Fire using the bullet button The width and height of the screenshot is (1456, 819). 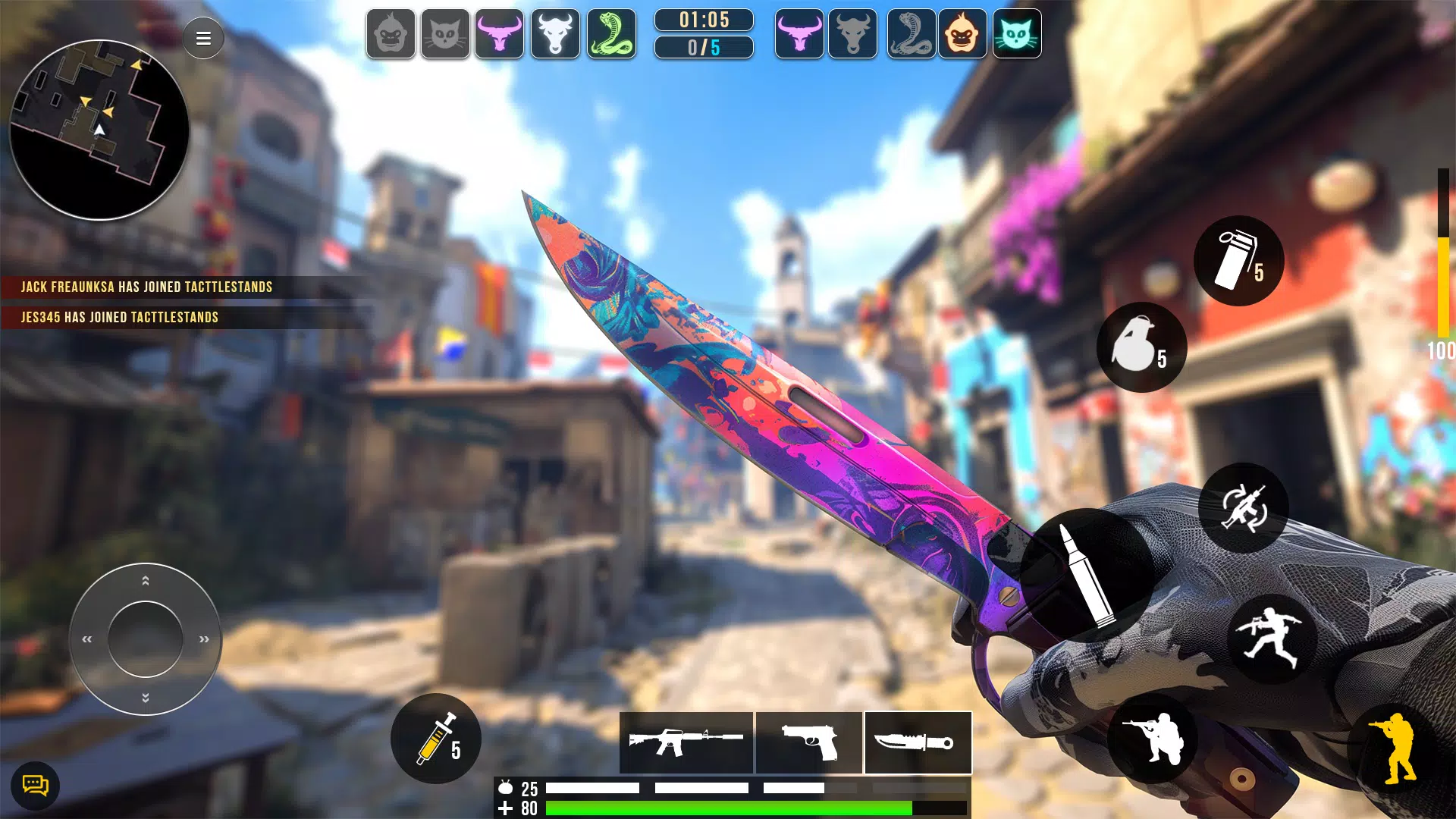click(1087, 576)
